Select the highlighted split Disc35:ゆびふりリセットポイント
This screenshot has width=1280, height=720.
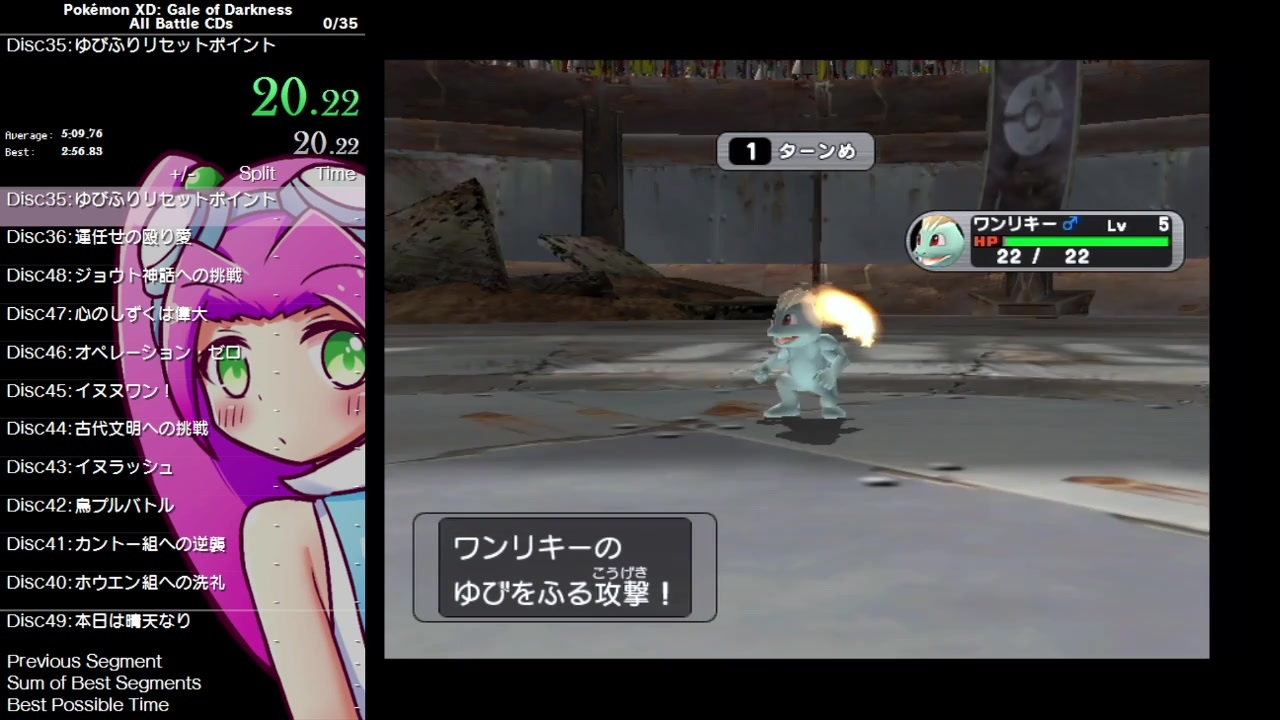point(141,199)
